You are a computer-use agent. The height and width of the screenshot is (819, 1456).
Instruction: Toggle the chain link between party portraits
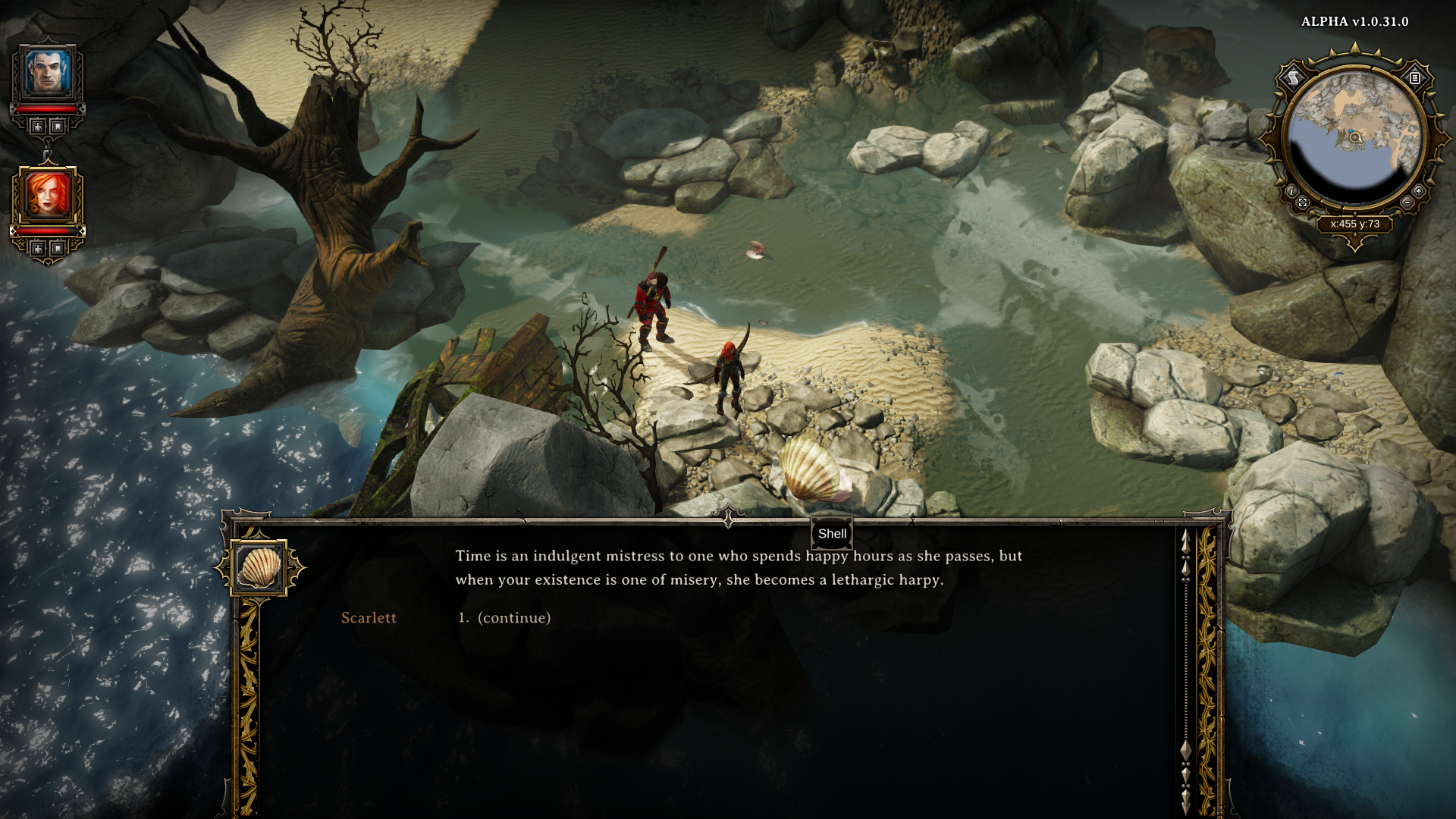coord(48,152)
